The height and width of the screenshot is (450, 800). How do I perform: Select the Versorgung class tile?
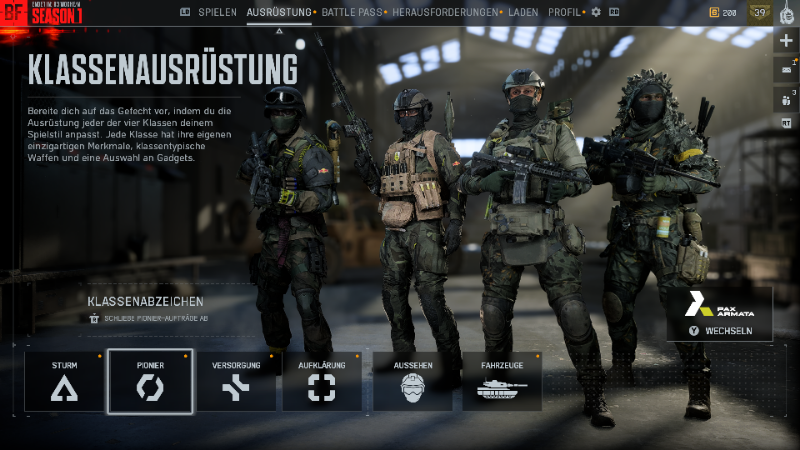coord(236,381)
